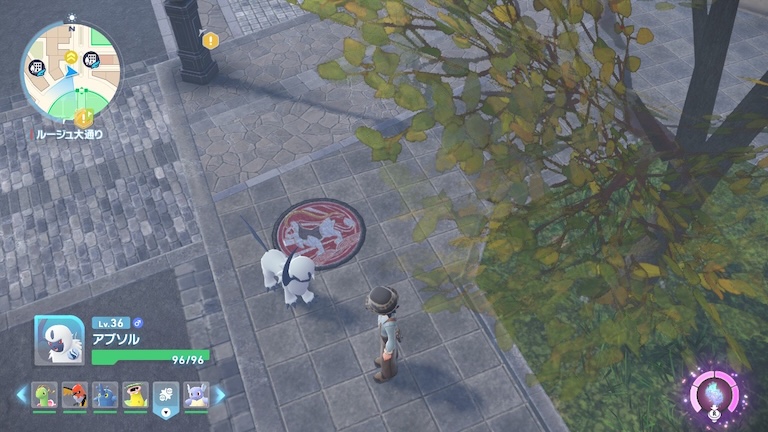This screenshot has width=768, height=432.
Task: Switch to the Wartortle party slot
Action: click(x=196, y=395)
